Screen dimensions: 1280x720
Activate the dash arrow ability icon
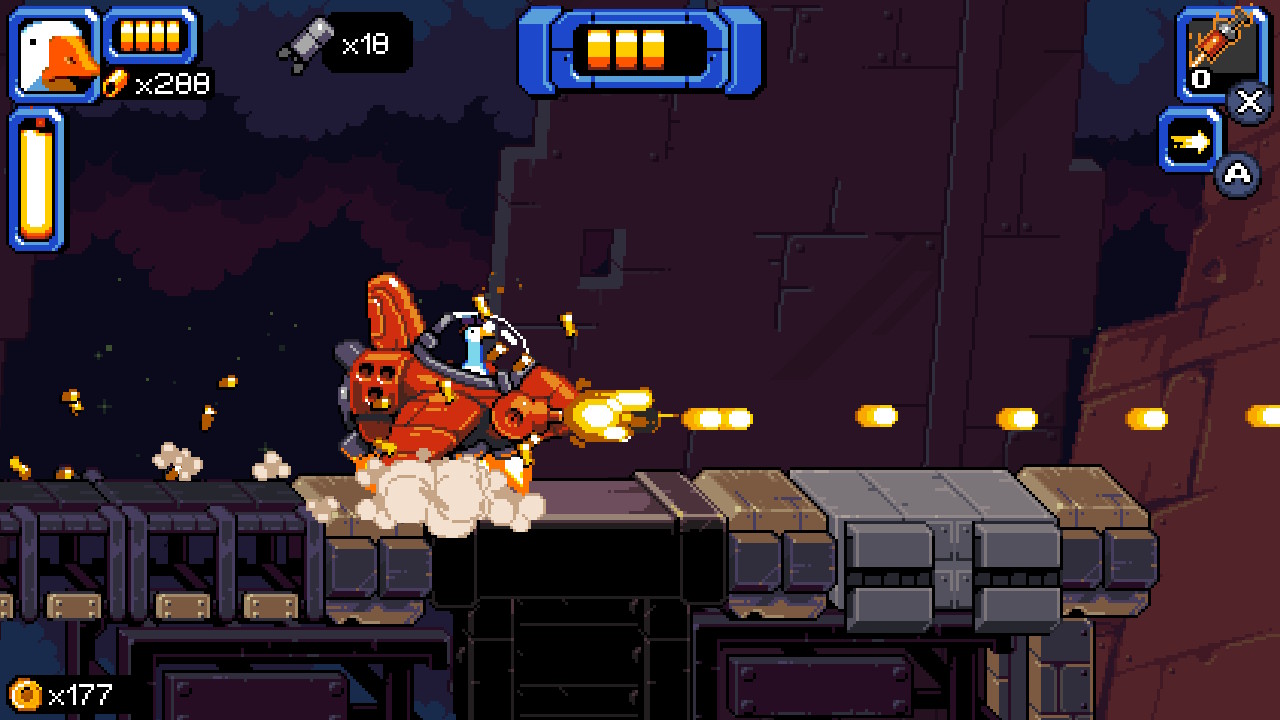click(x=1190, y=141)
